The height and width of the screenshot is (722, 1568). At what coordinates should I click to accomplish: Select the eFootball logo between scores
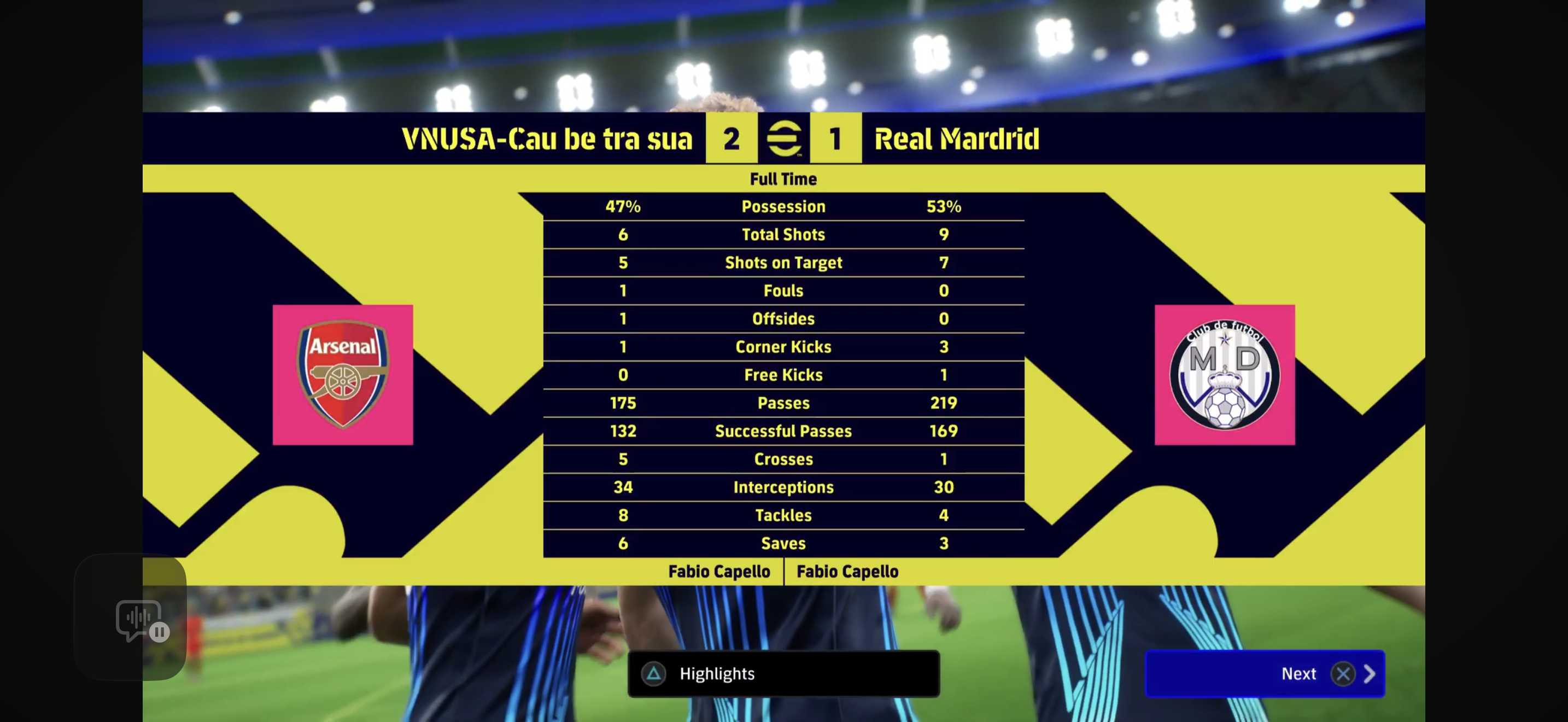[784, 139]
